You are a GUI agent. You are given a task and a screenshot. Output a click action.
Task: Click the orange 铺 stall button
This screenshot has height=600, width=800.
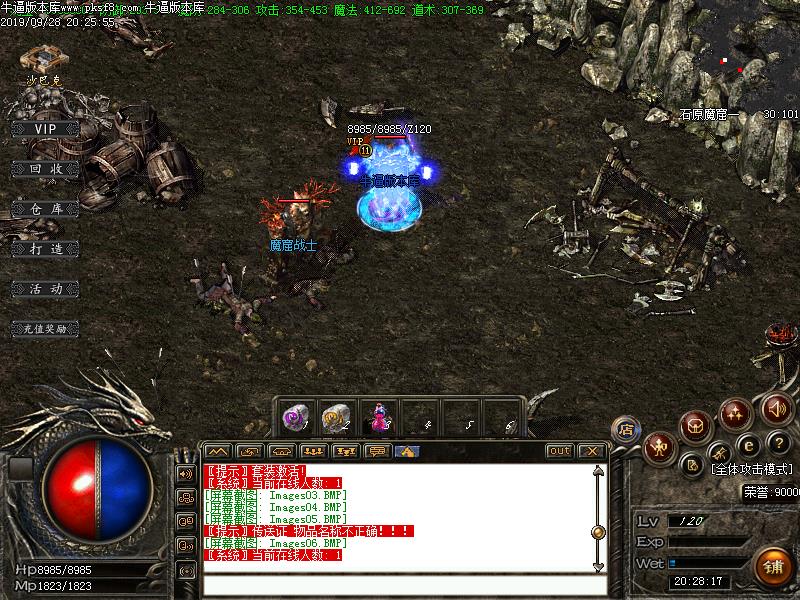point(772,566)
